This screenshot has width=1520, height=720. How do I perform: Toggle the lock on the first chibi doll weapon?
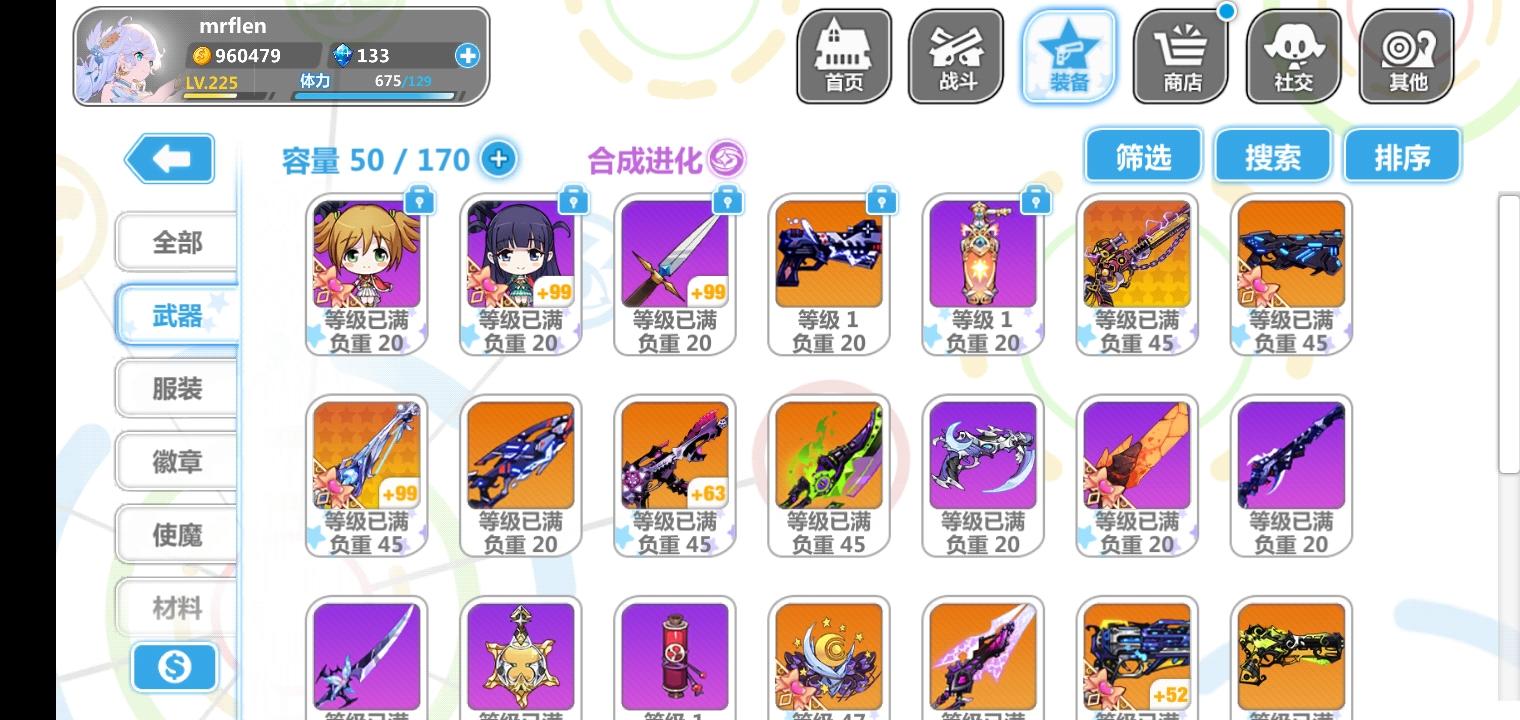[419, 200]
